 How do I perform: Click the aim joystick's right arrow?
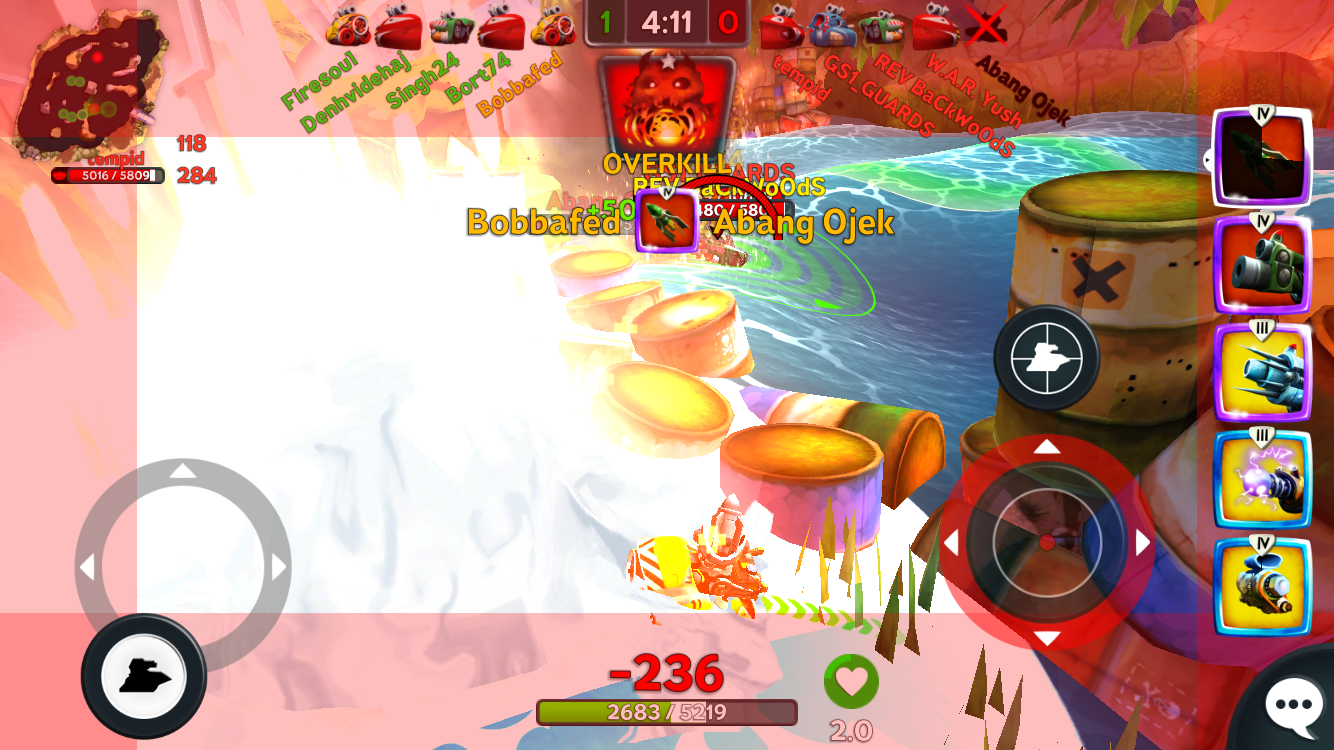click(1143, 543)
